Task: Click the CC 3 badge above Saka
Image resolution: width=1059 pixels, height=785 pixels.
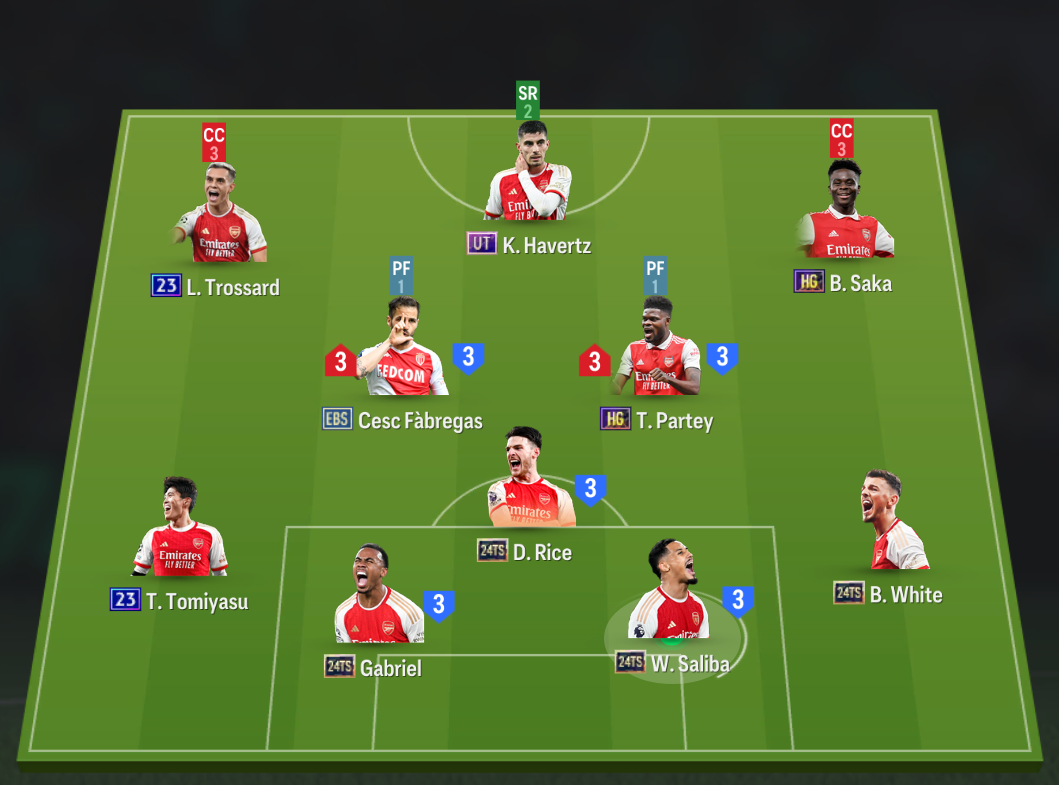Action: tap(842, 140)
